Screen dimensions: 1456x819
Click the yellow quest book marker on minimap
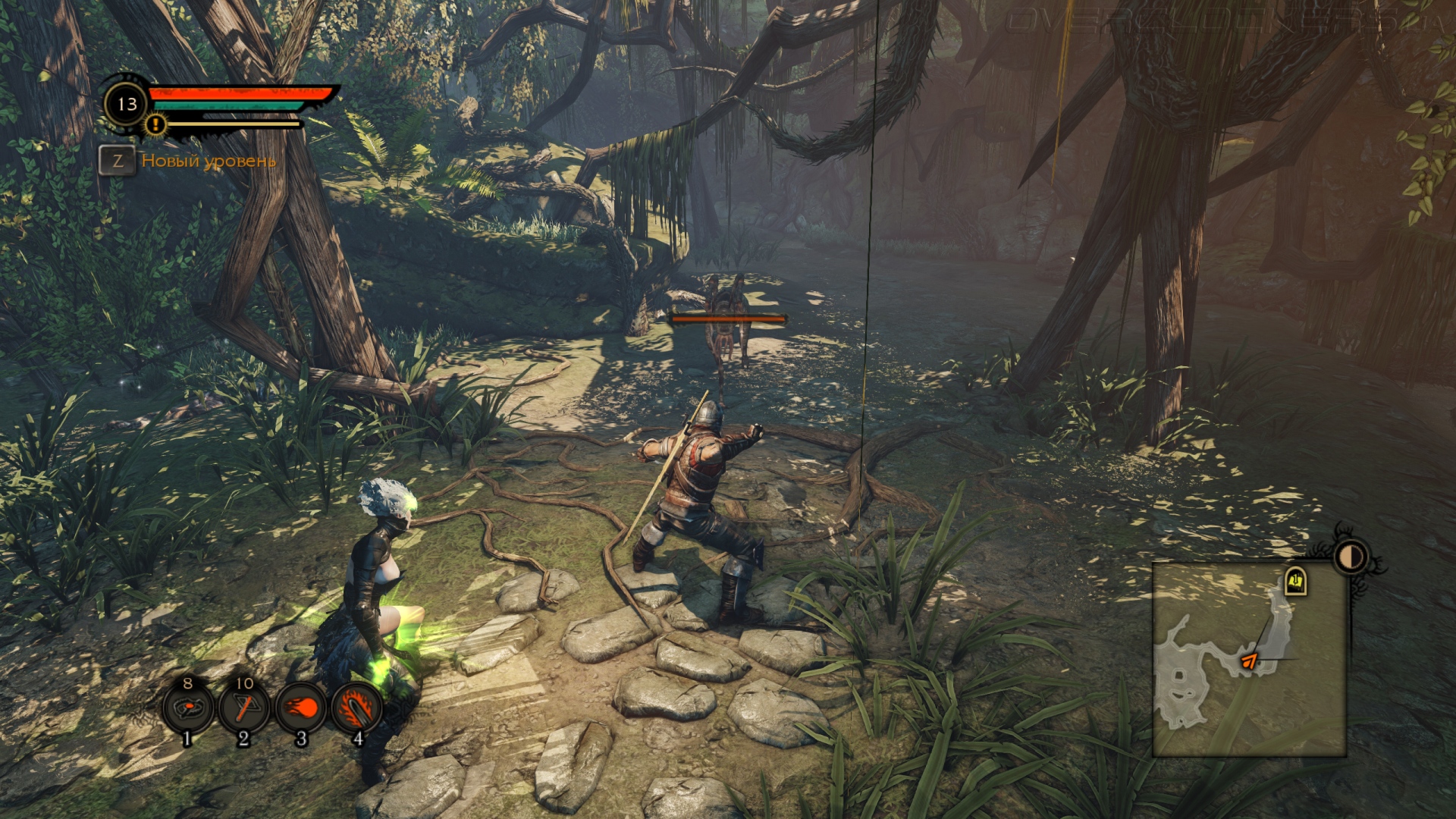1295,582
